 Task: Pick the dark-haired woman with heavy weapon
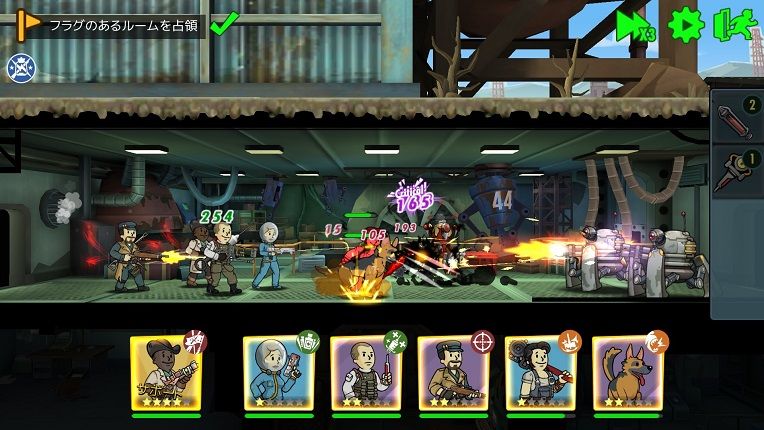point(540,372)
